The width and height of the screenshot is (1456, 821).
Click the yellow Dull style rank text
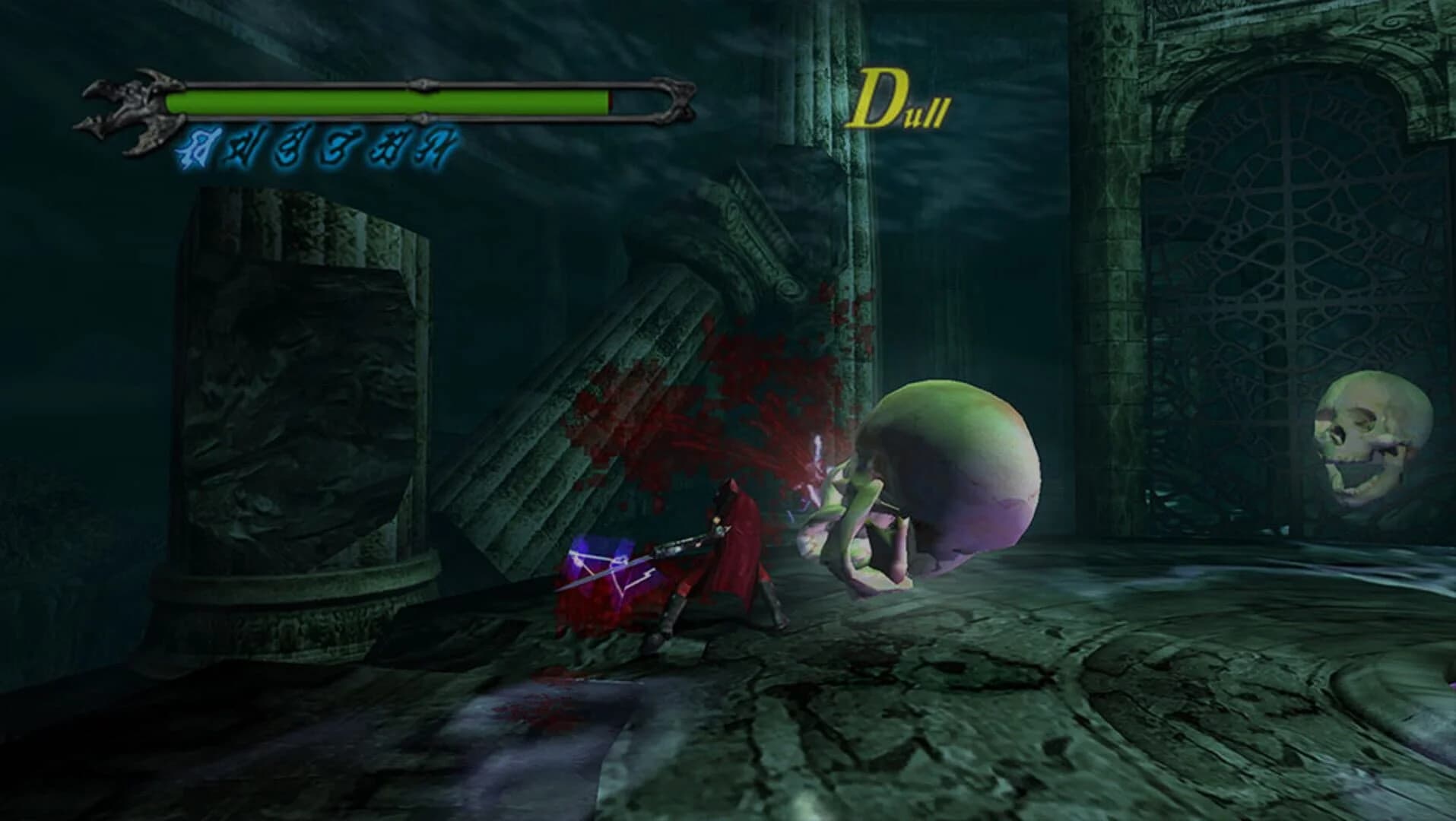pyautogui.click(x=901, y=99)
